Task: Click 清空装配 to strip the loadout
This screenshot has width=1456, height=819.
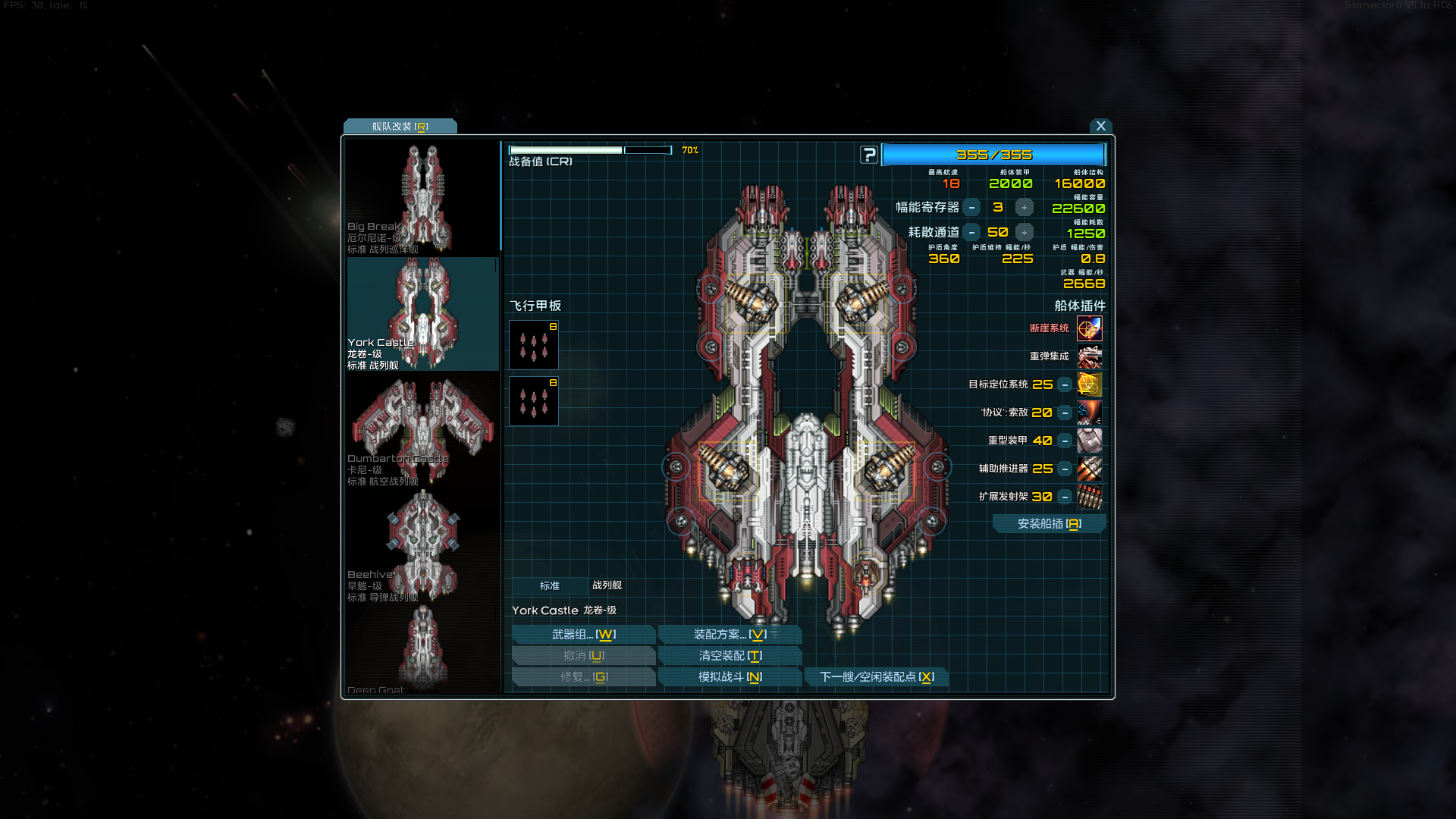Action: pyautogui.click(x=730, y=656)
